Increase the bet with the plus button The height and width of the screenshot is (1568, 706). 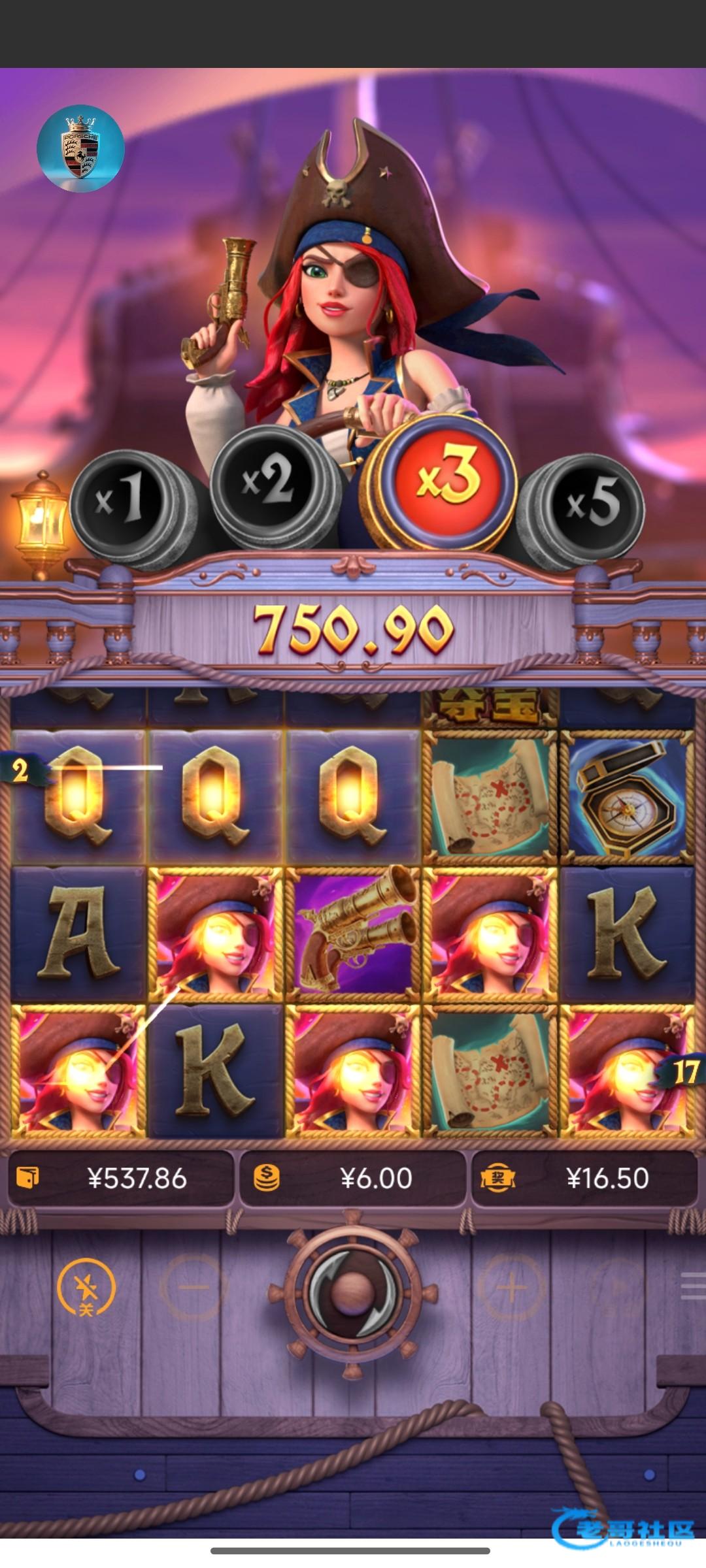[x=512, y=1288]
